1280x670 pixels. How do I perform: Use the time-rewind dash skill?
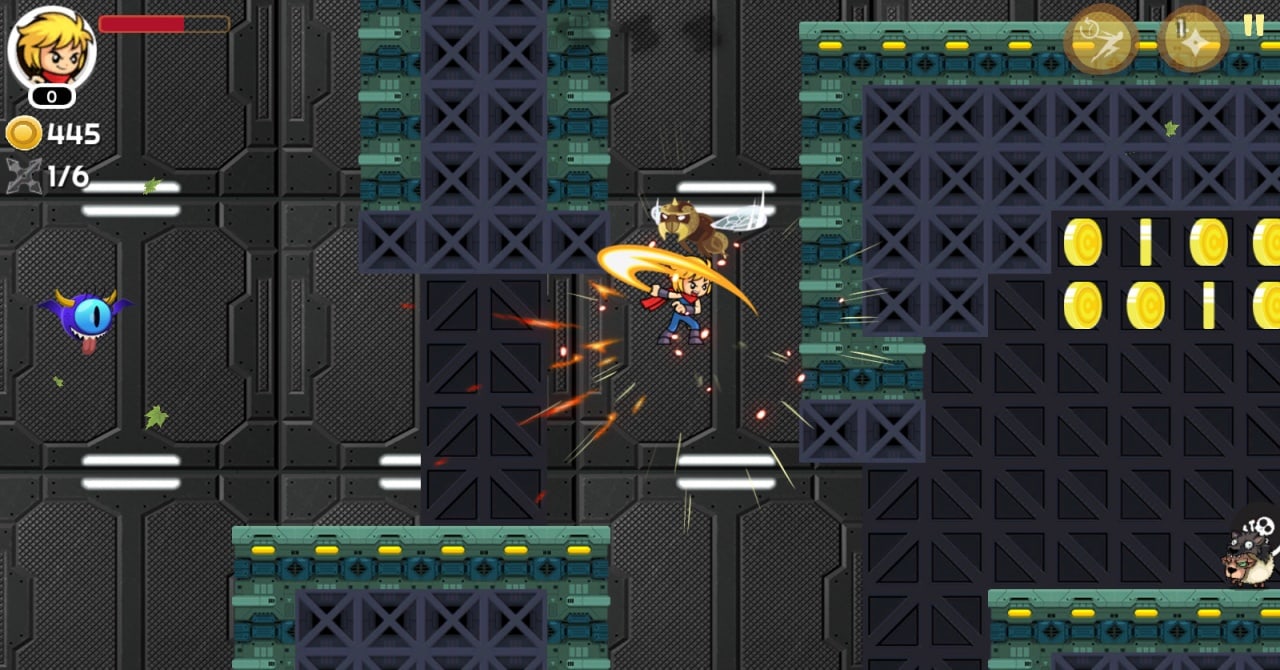(1100, 39)
